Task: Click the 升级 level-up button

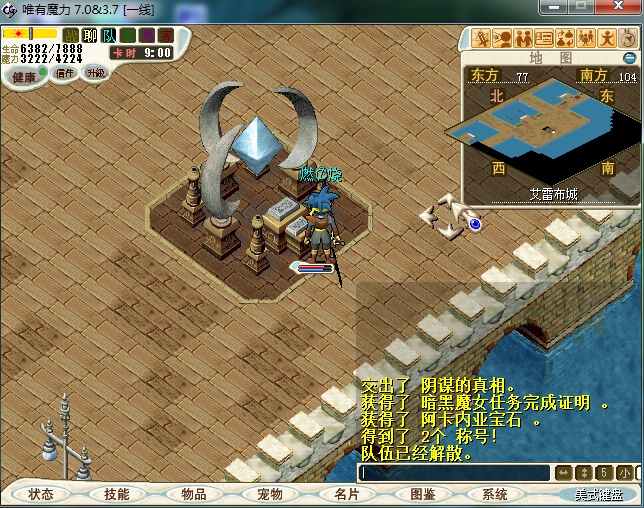Action: pos(96,73)
